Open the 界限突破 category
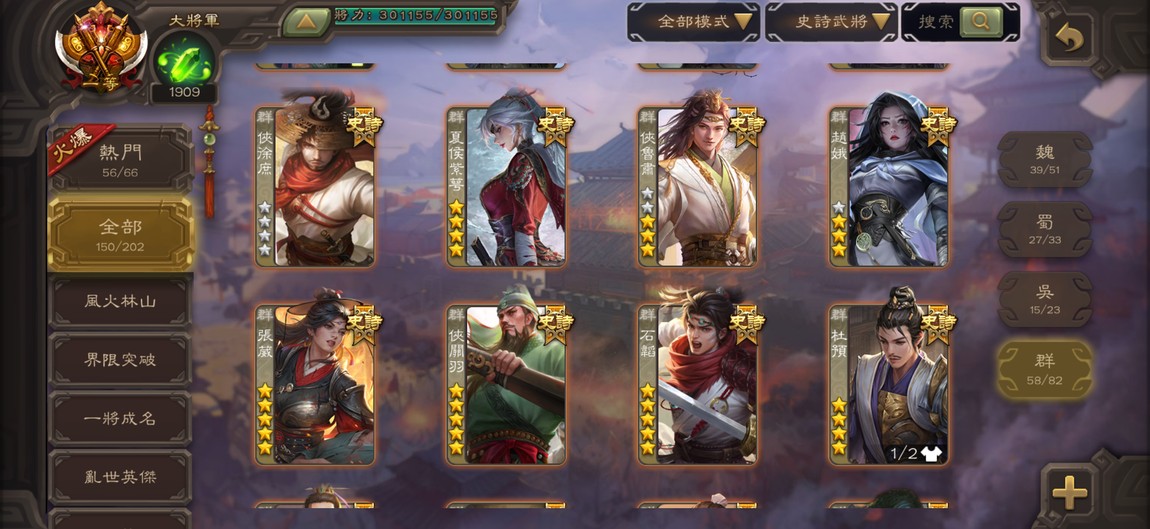1150x529 pixels. (120, 360)
